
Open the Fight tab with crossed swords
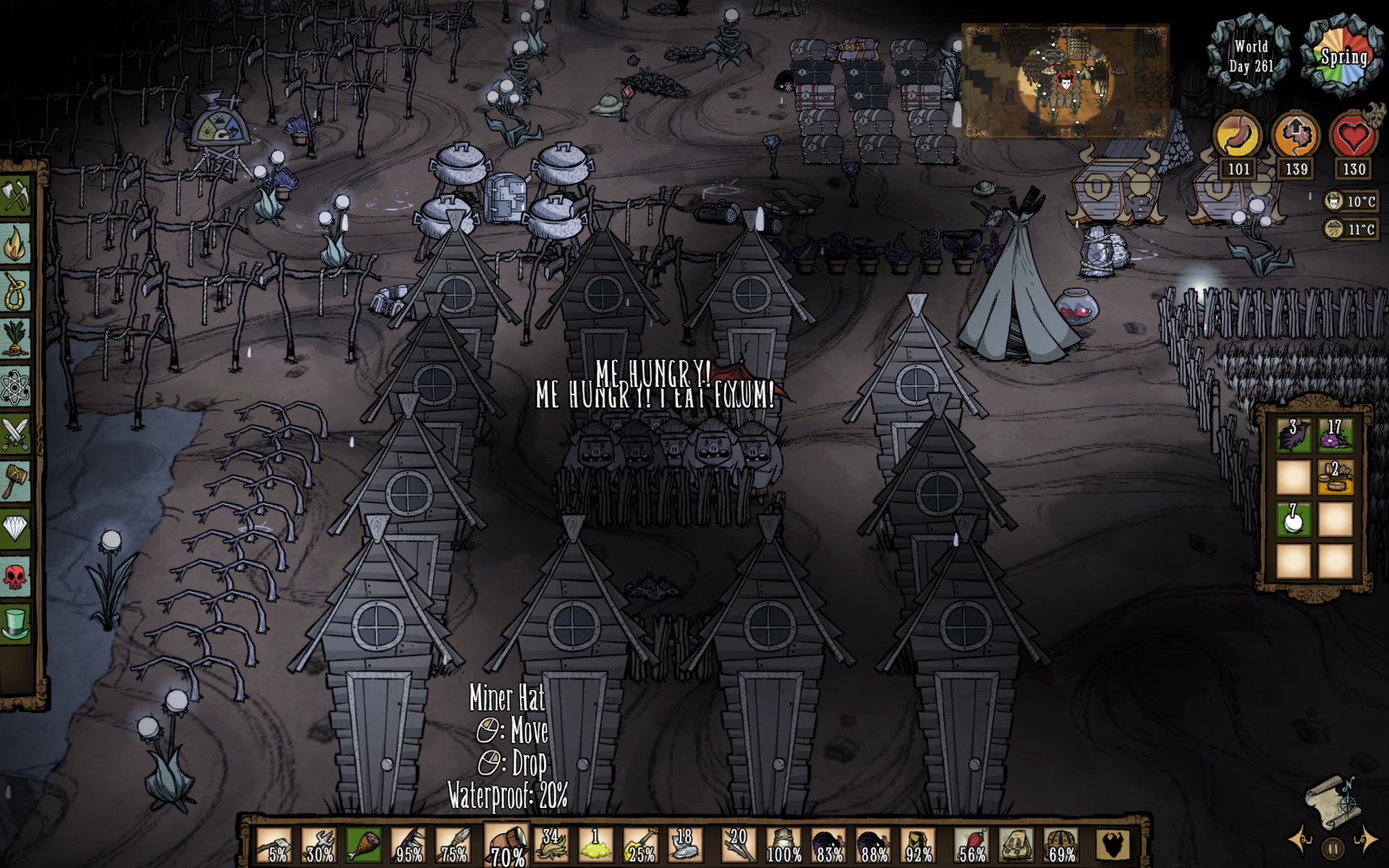tap(15, 435)
